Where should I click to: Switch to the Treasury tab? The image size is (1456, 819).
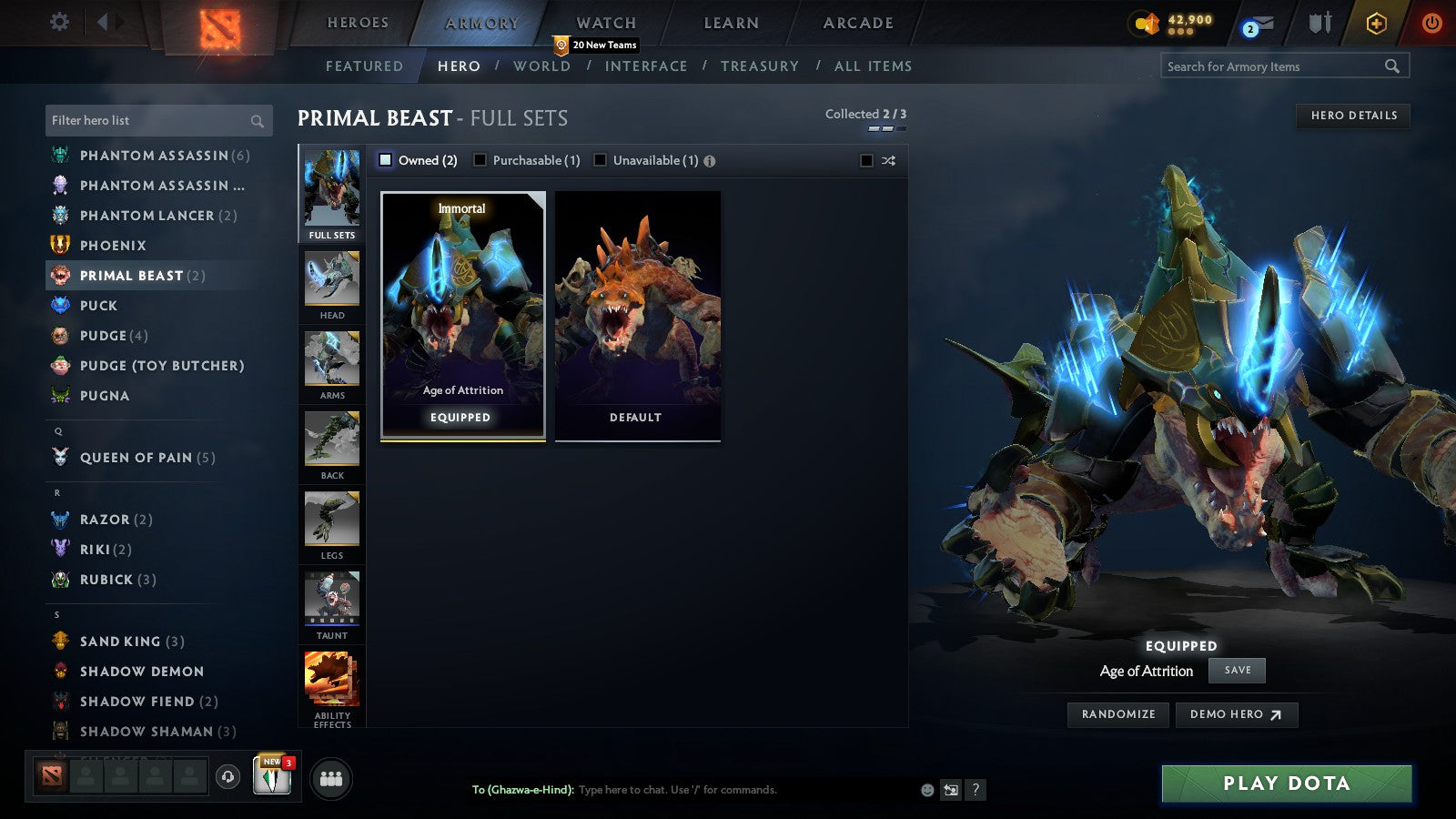click(761, 66)
